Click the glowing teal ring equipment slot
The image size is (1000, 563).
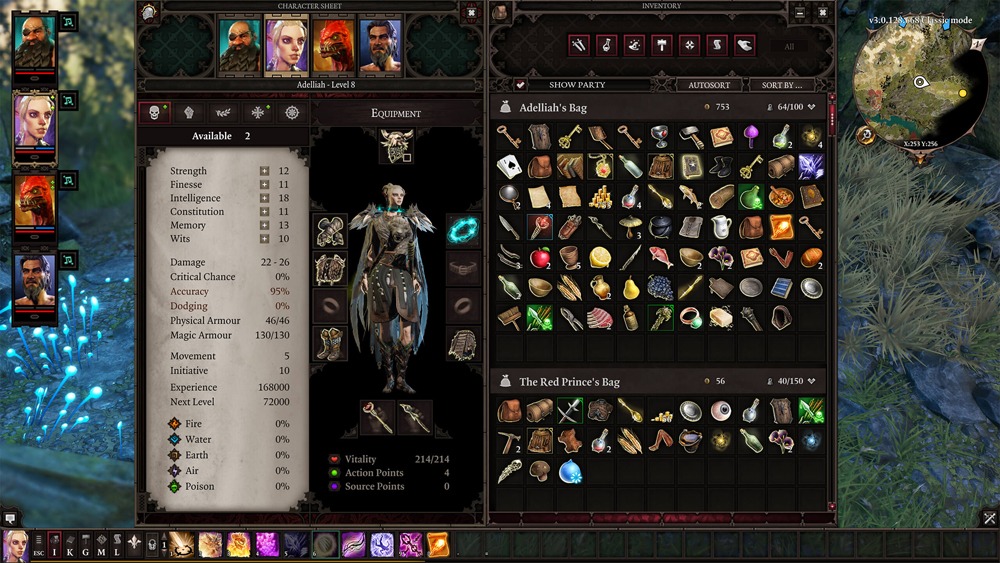(x=462, y=231)
